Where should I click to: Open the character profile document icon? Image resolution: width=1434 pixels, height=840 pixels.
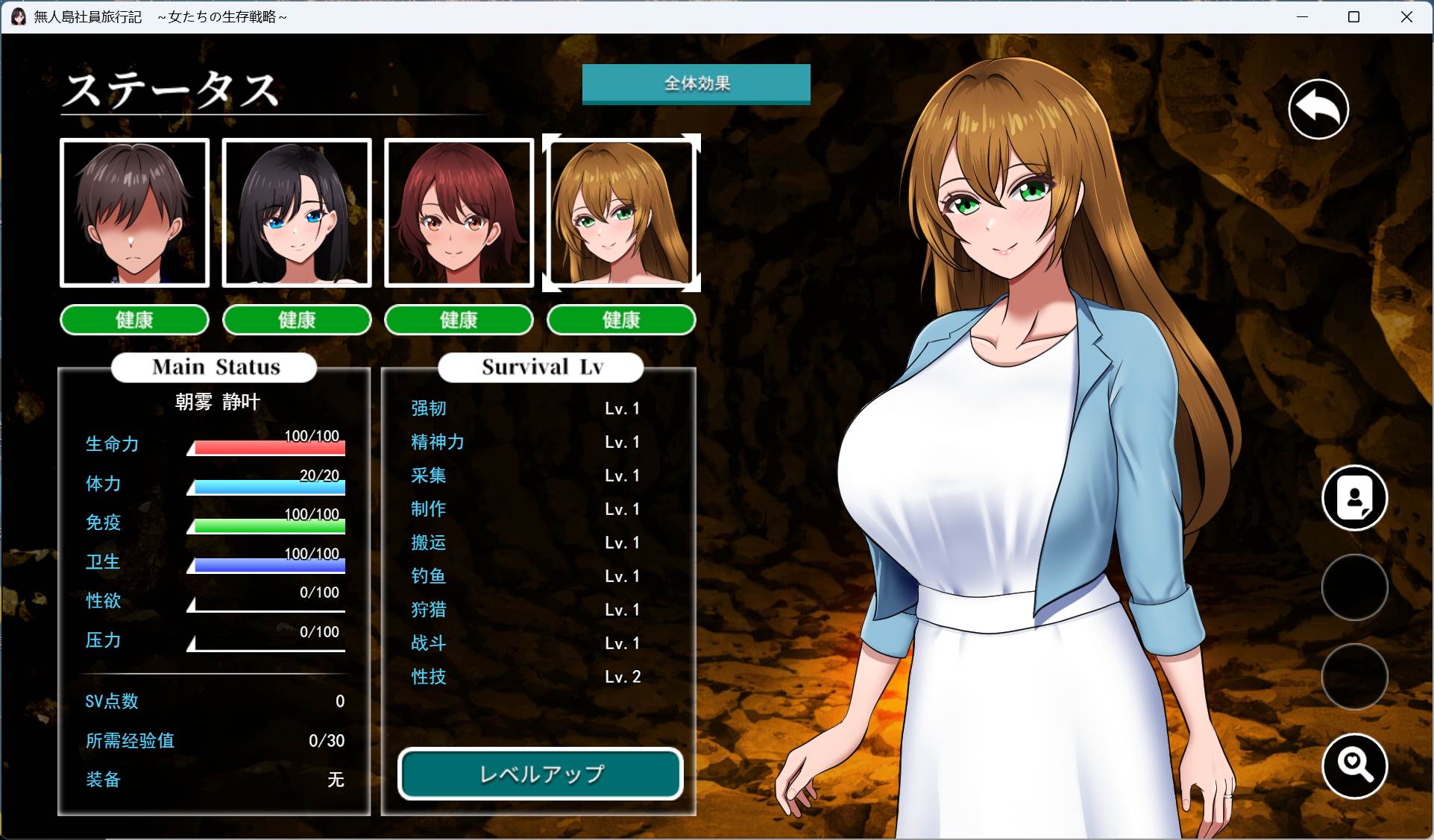coord(1354,498)
